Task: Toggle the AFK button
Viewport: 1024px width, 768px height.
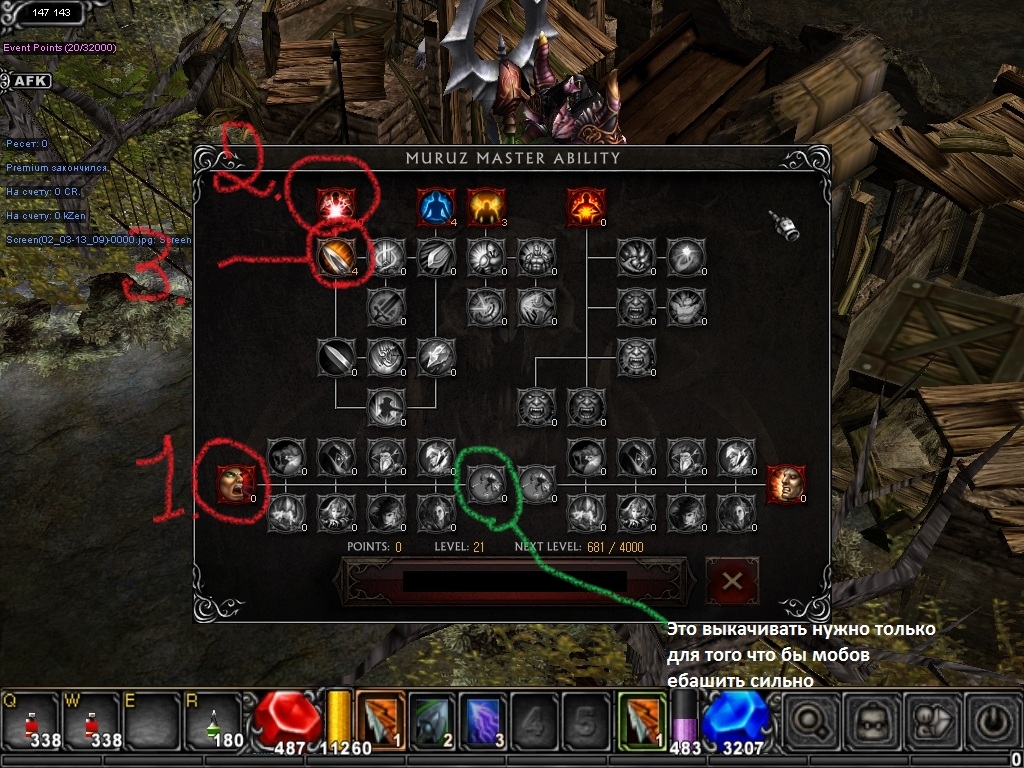Action: (x=30, y=80)
